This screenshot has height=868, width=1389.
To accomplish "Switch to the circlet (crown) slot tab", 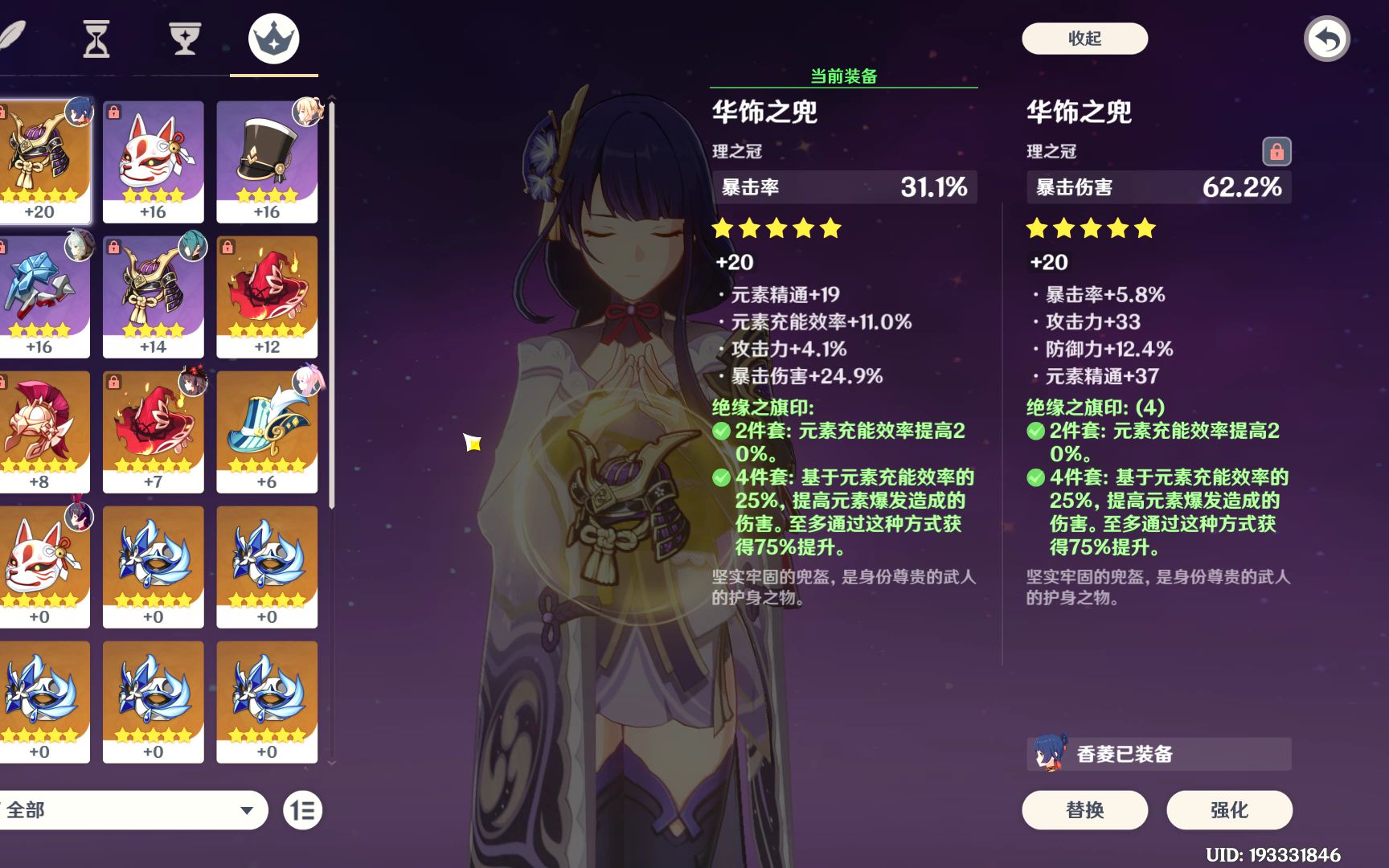I will click(x=273, y=38).
